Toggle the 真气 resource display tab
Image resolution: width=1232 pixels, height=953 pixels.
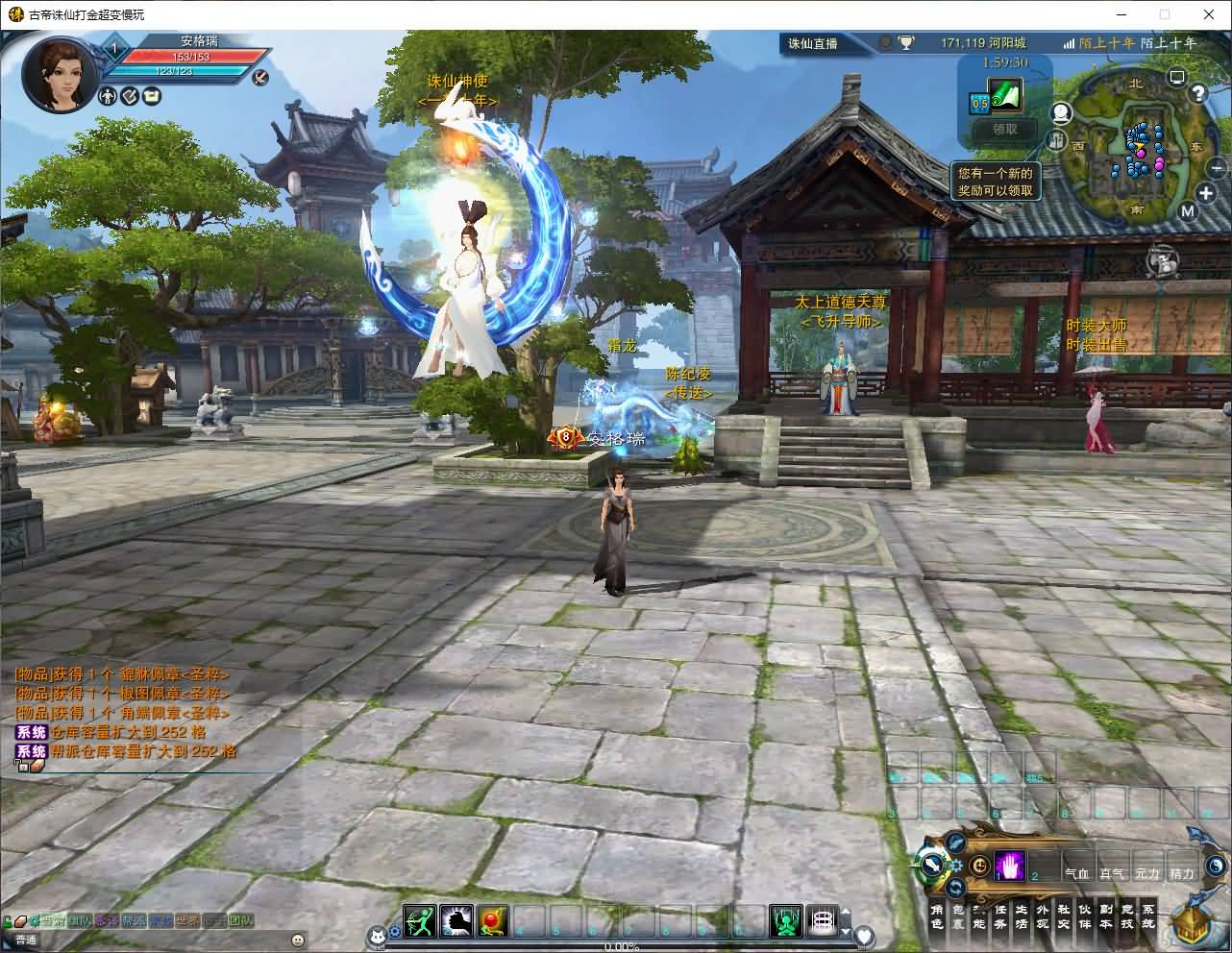click(x=1112, y=874)
